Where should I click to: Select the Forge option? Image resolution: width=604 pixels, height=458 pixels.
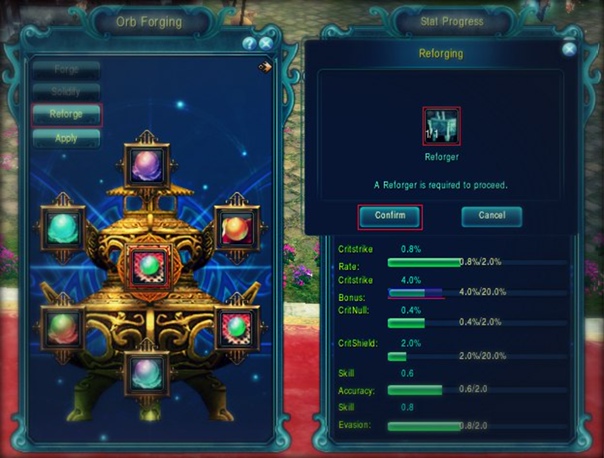pos(66,70)
